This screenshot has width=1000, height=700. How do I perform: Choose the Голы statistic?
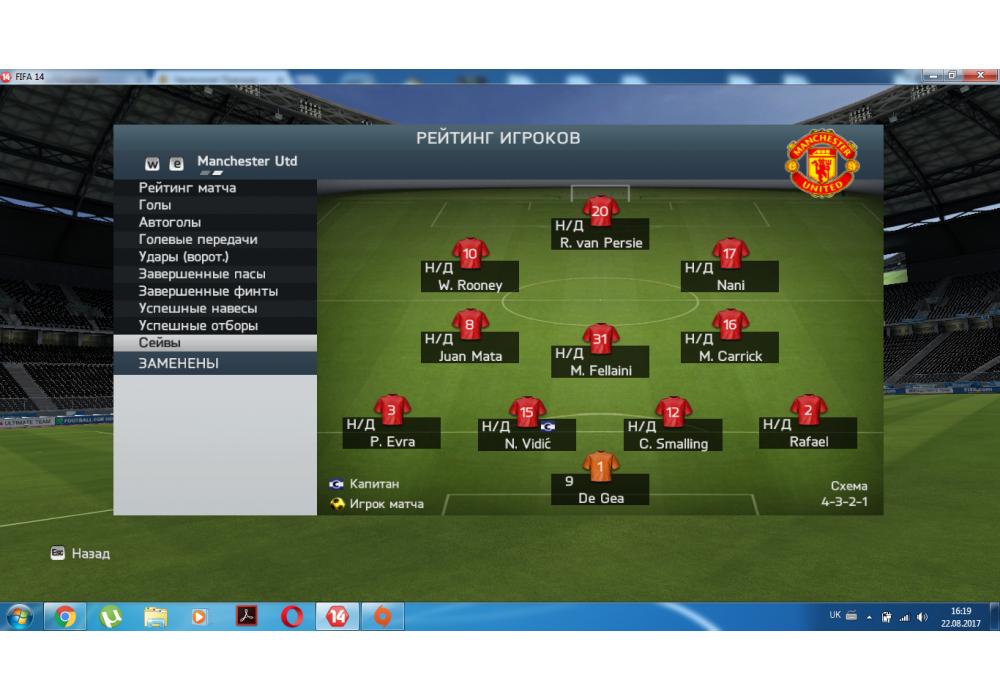pyautogui.click(x=155, y=205)
